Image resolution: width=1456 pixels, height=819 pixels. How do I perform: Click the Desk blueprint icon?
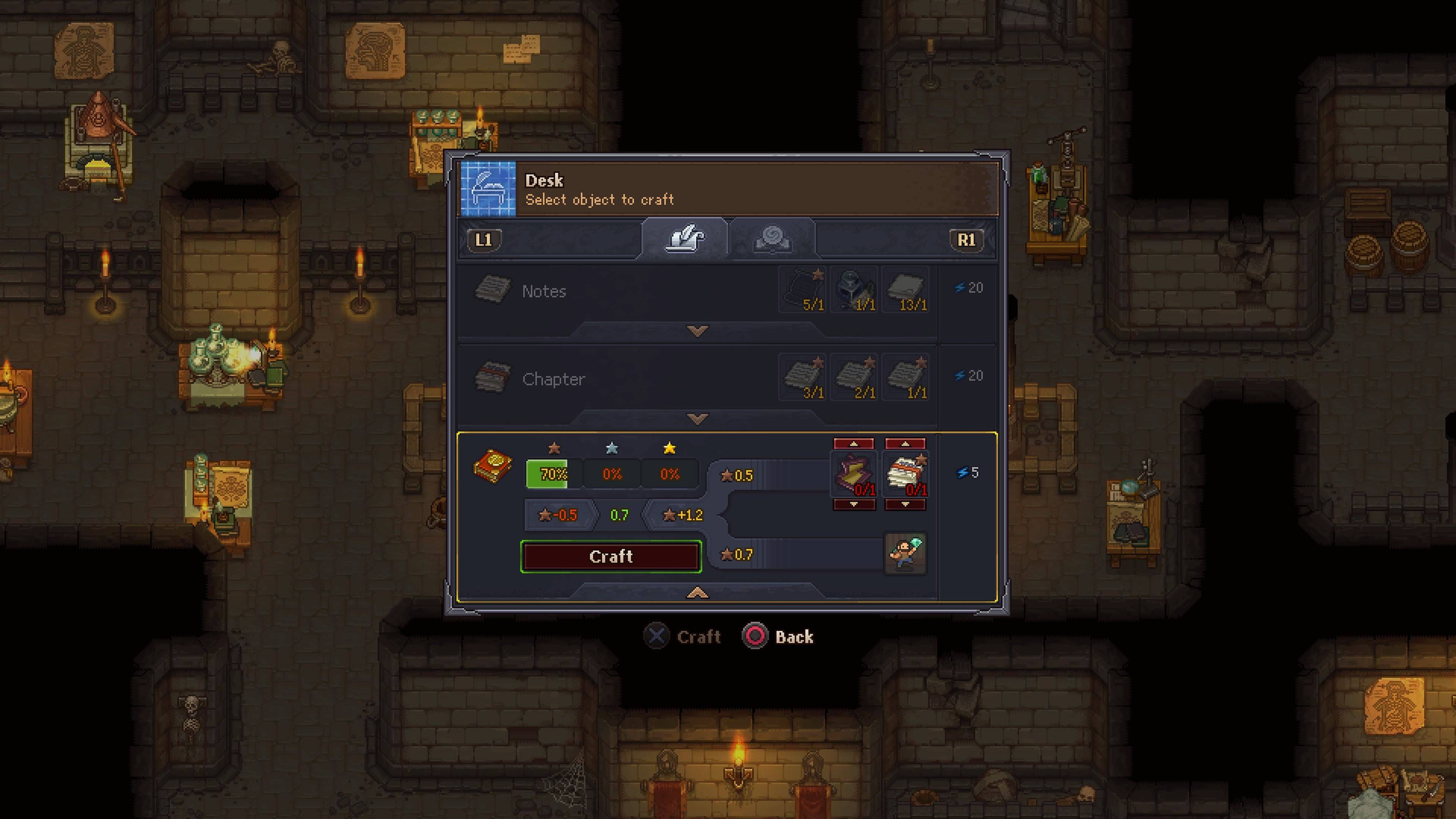(488, 189)
